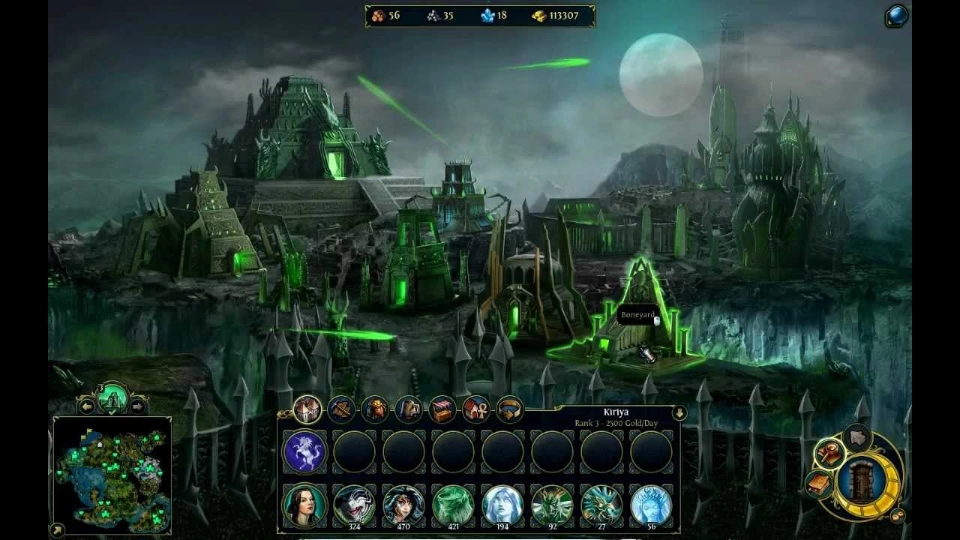Open the town buildings construction tab
Viewport: 960px width, 540px height.
coord(308,408)
